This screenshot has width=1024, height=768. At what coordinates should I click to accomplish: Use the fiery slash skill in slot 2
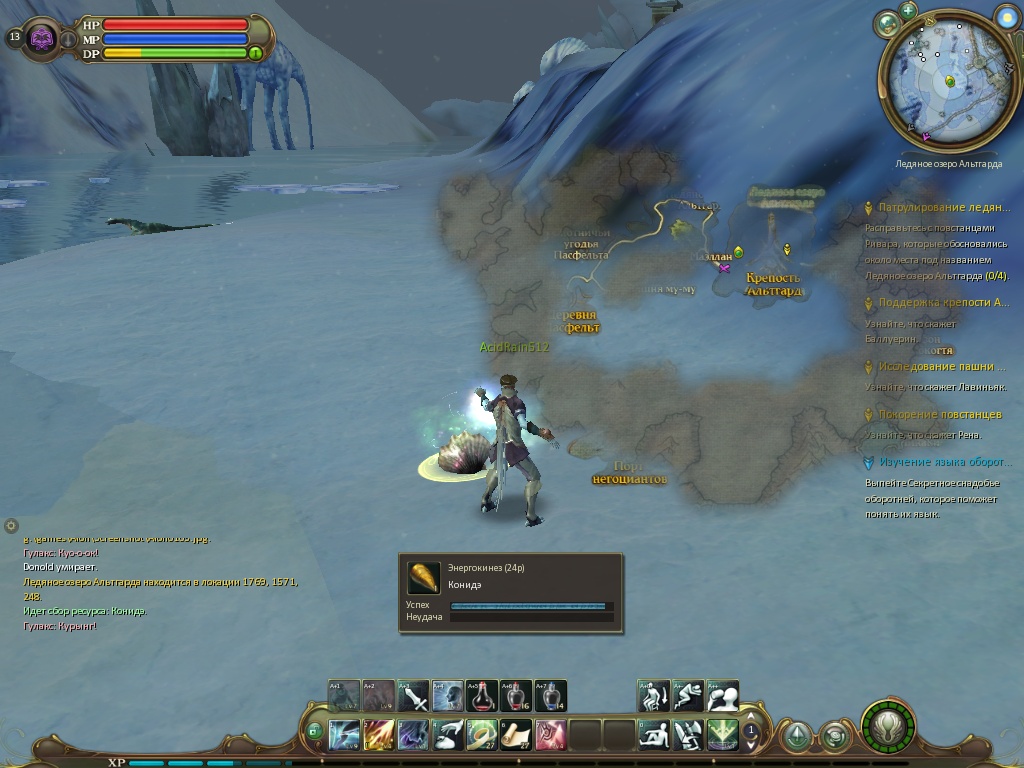(379, 735)
